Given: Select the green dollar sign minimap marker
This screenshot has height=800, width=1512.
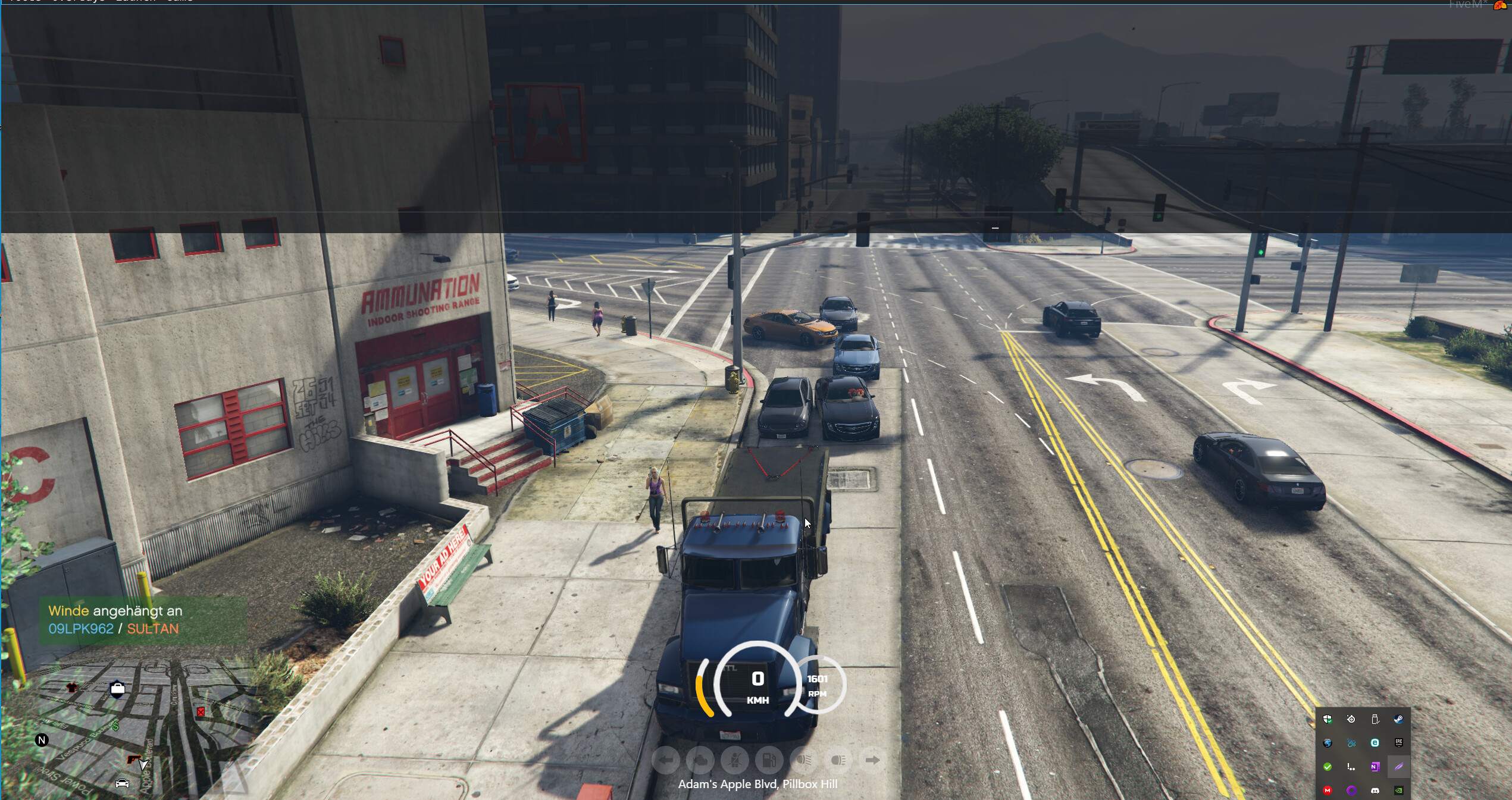Looking at the screenshot, I should click(115, 726).
